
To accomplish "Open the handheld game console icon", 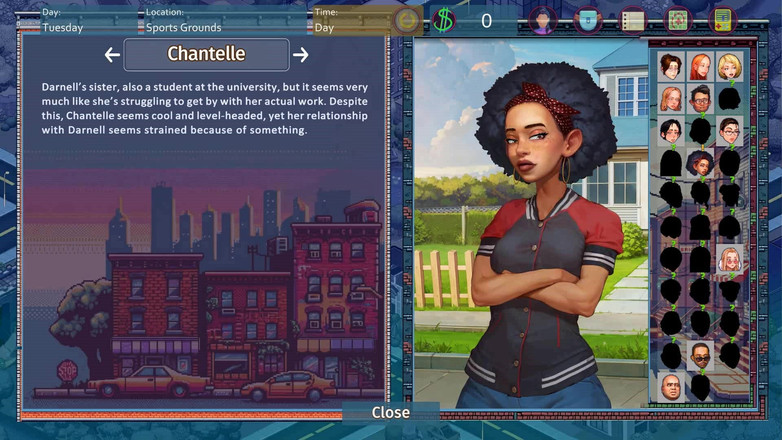I will 722,20.
